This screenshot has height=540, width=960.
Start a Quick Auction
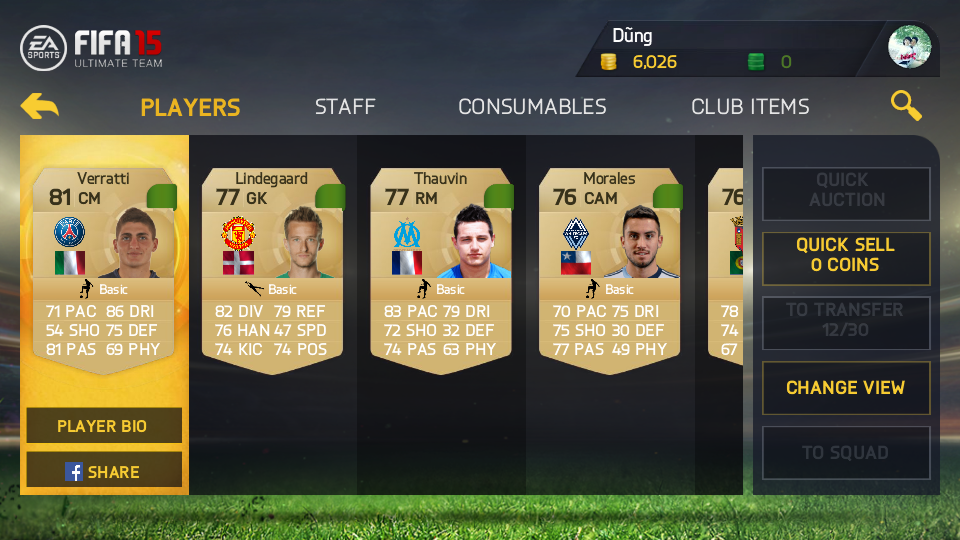pos(845,190)
